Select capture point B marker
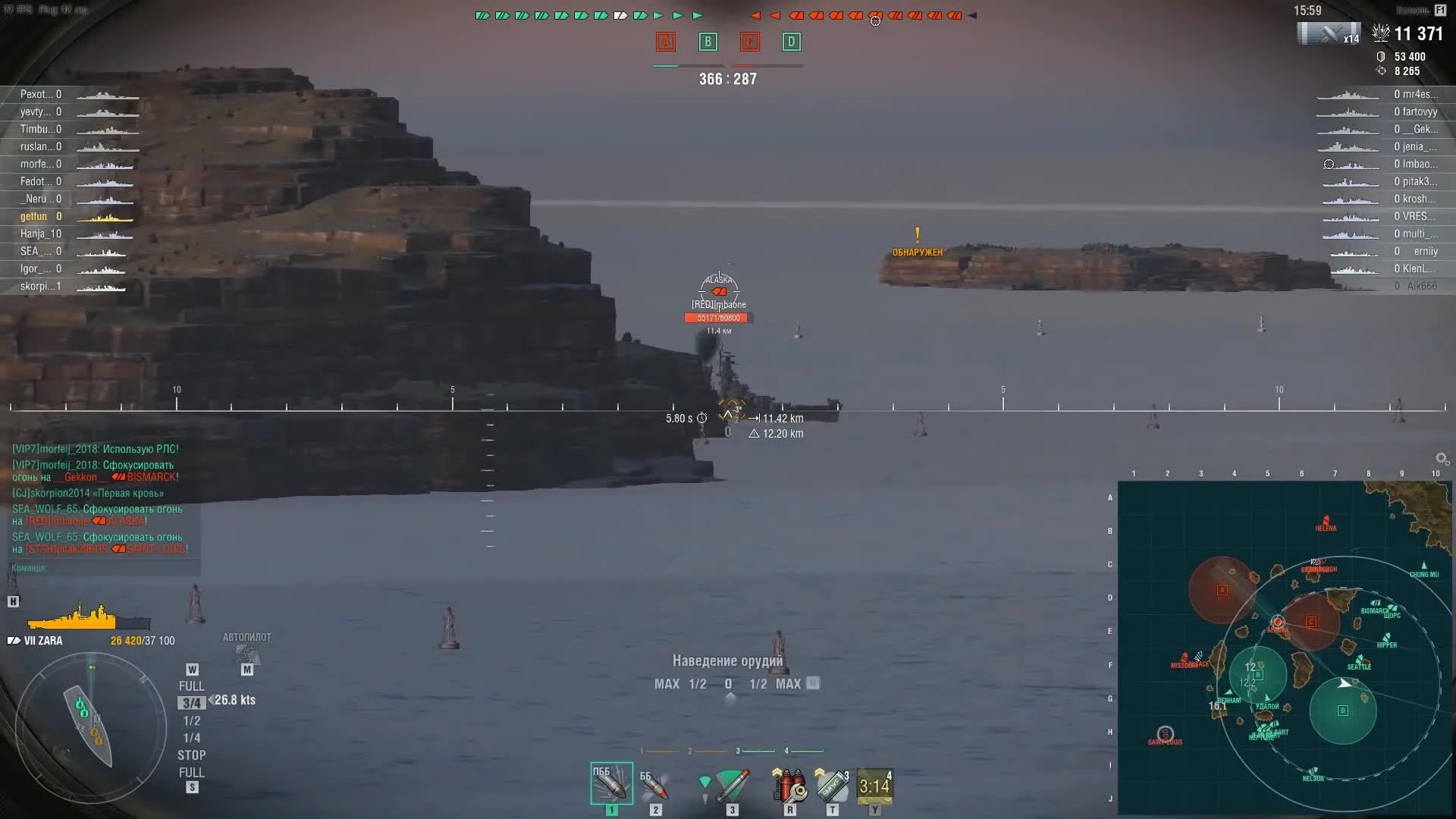Image resolution: width=1456 pixels, height=819 pixels. [x=708, y=42]
